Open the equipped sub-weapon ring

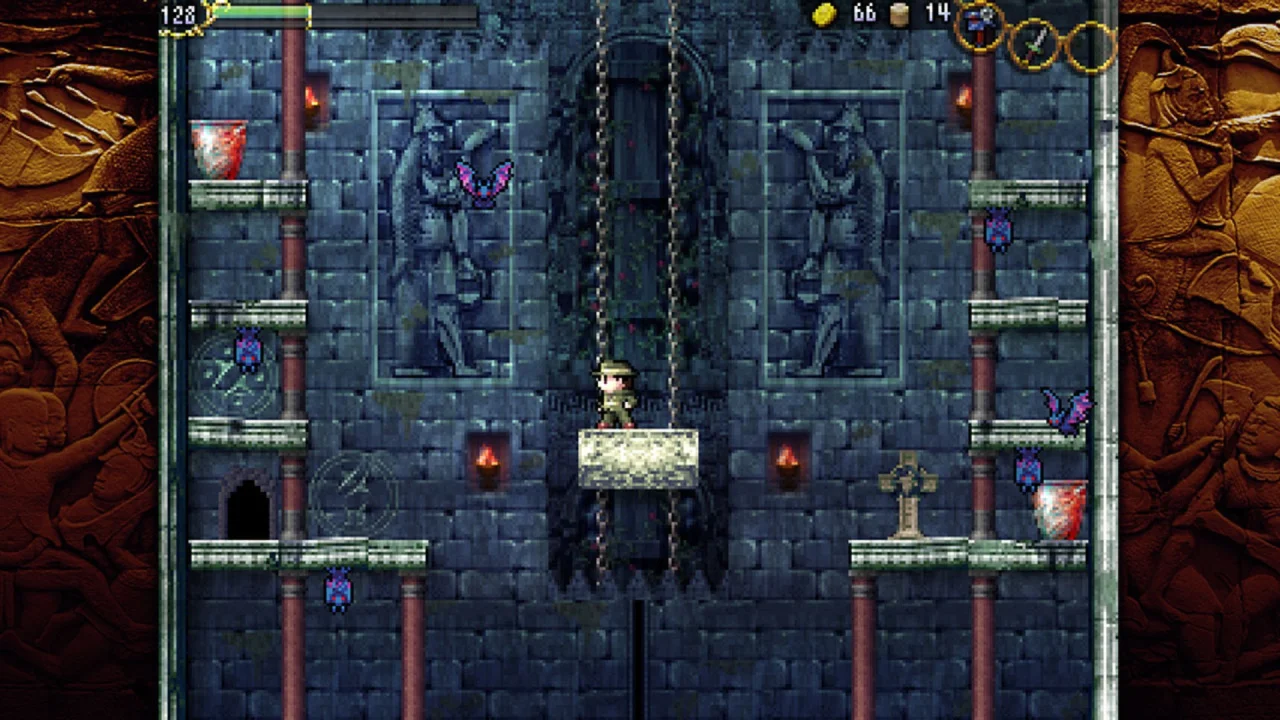(980, 27)
